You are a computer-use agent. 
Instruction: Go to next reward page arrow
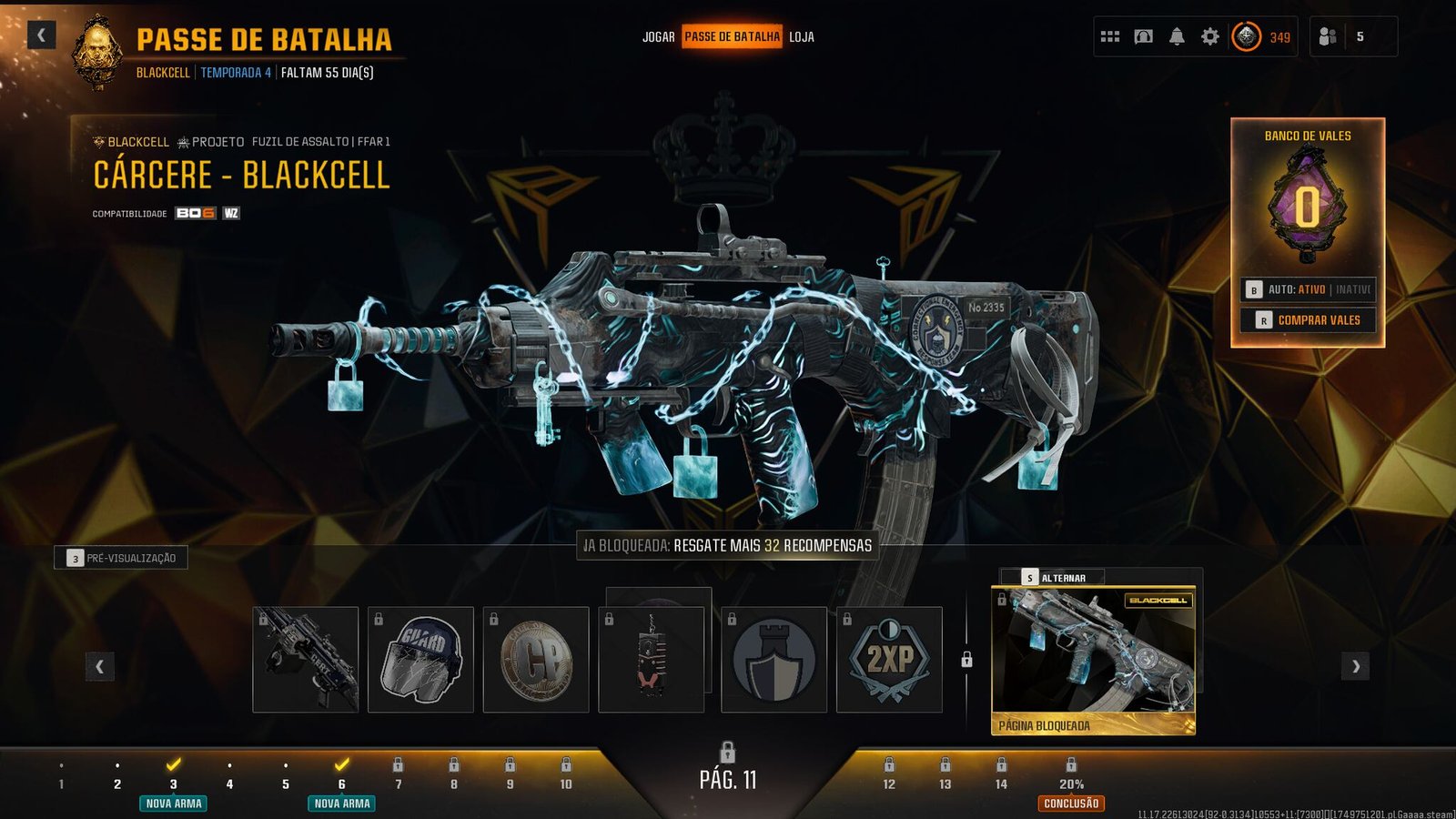[1355, 666]
